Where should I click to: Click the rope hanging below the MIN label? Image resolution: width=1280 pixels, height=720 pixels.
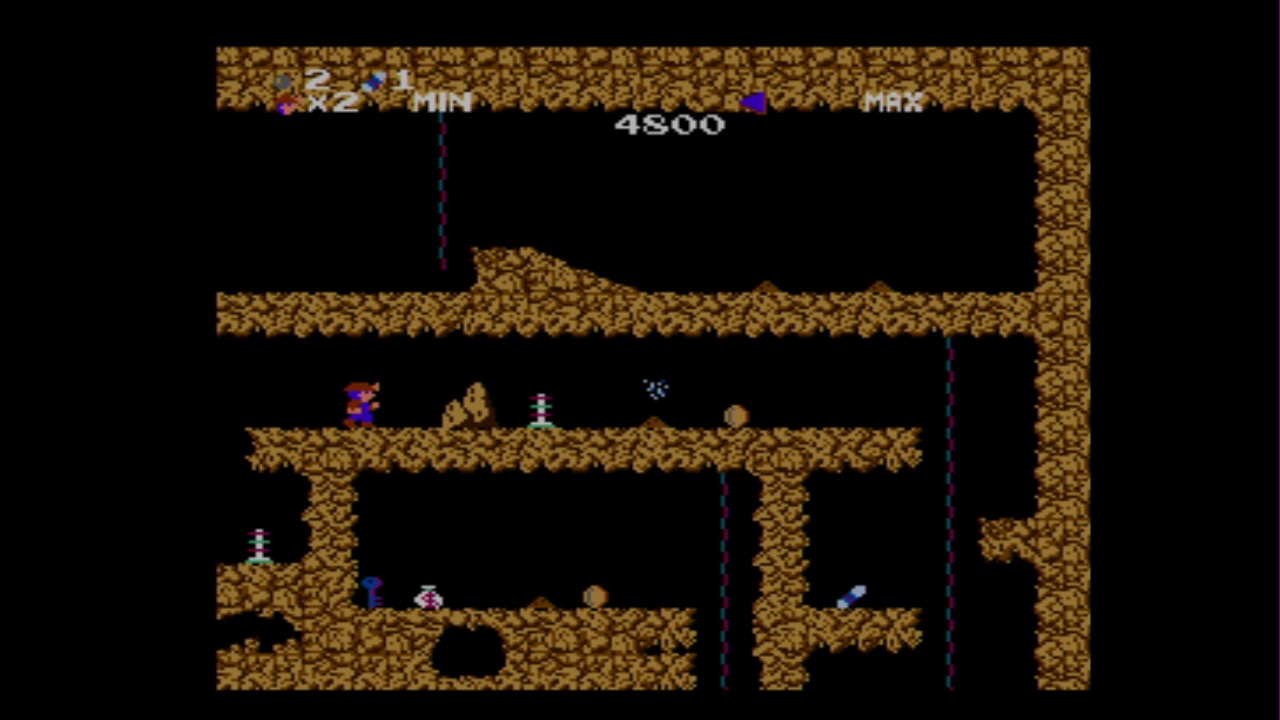coord(443,190)
